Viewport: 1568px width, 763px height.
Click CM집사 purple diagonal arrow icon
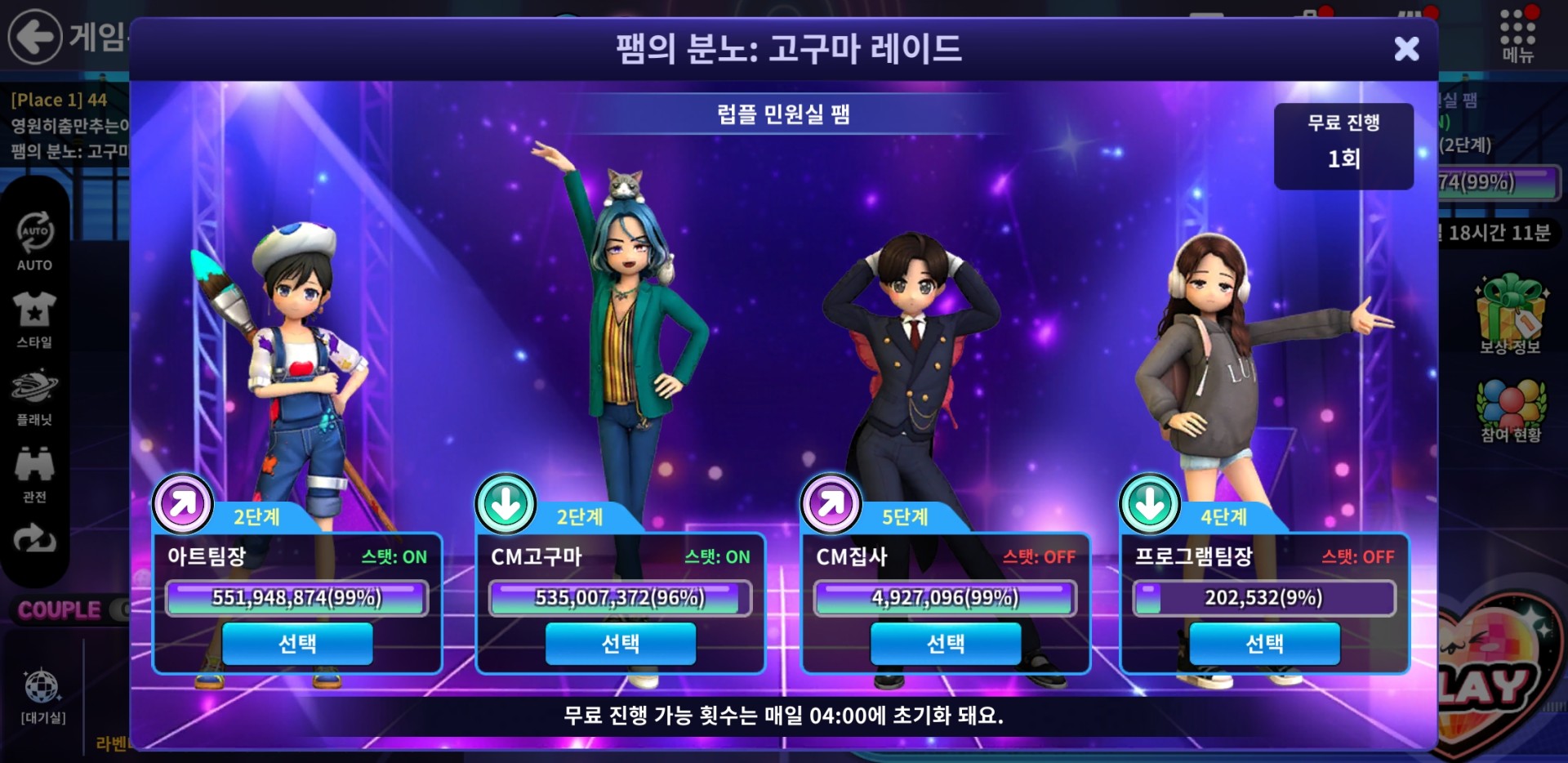pos(831,503)
